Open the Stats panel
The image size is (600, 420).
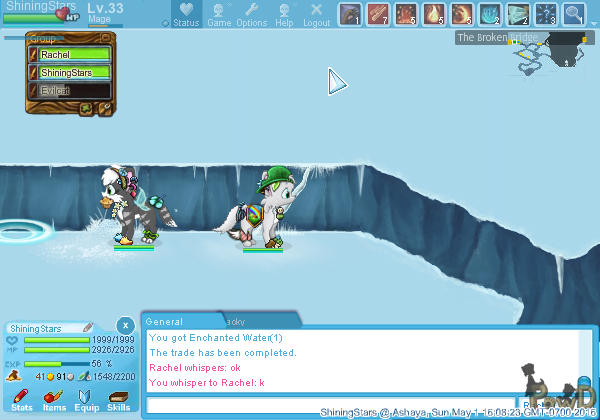tap(21, 400)
